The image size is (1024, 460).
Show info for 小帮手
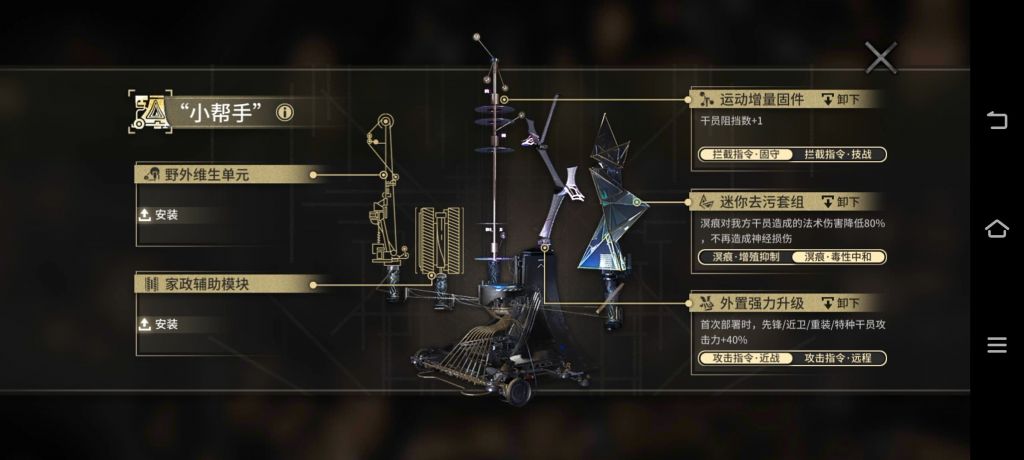tap(285, 112)
